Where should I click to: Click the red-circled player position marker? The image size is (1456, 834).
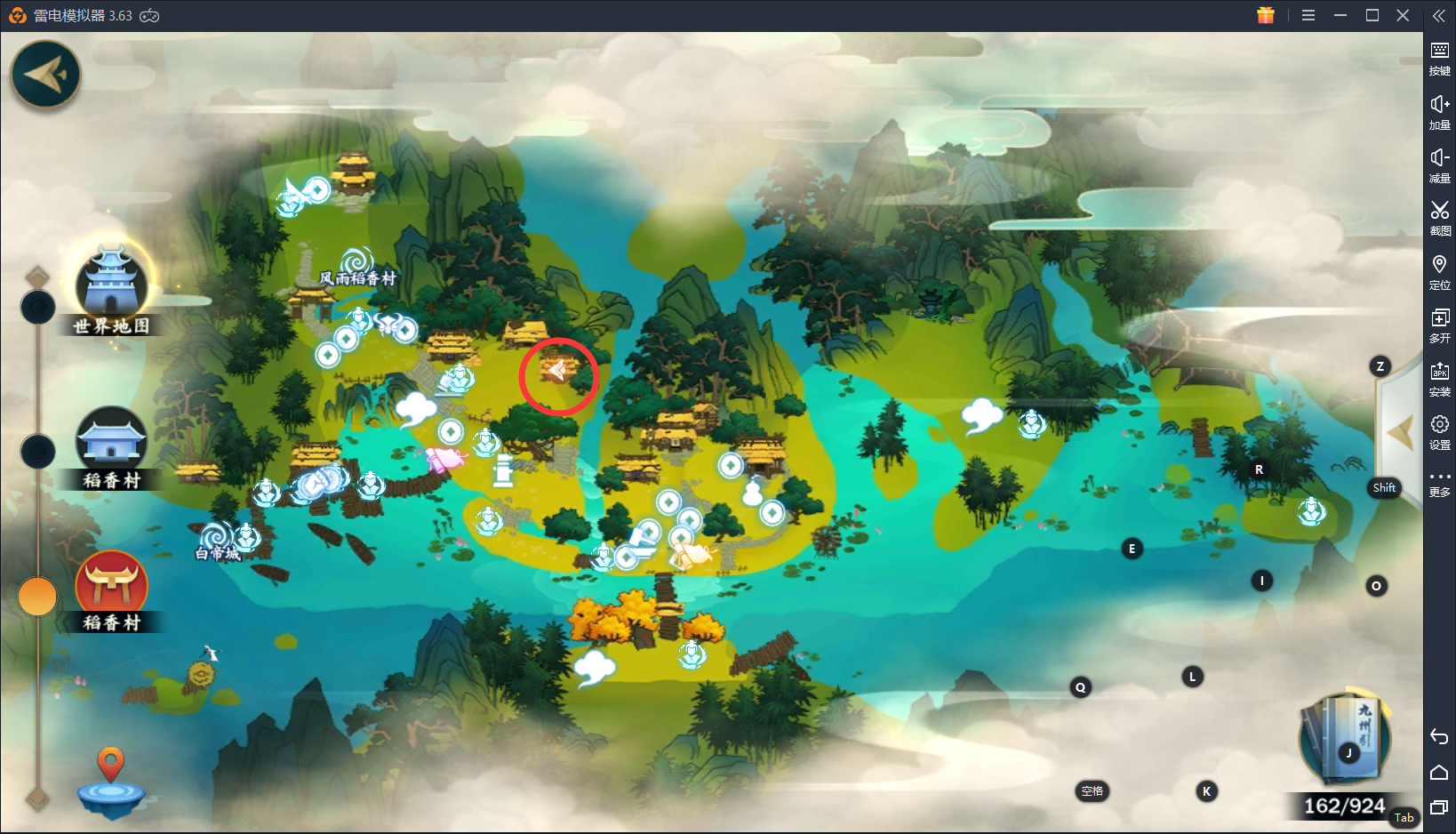point(557,372)
